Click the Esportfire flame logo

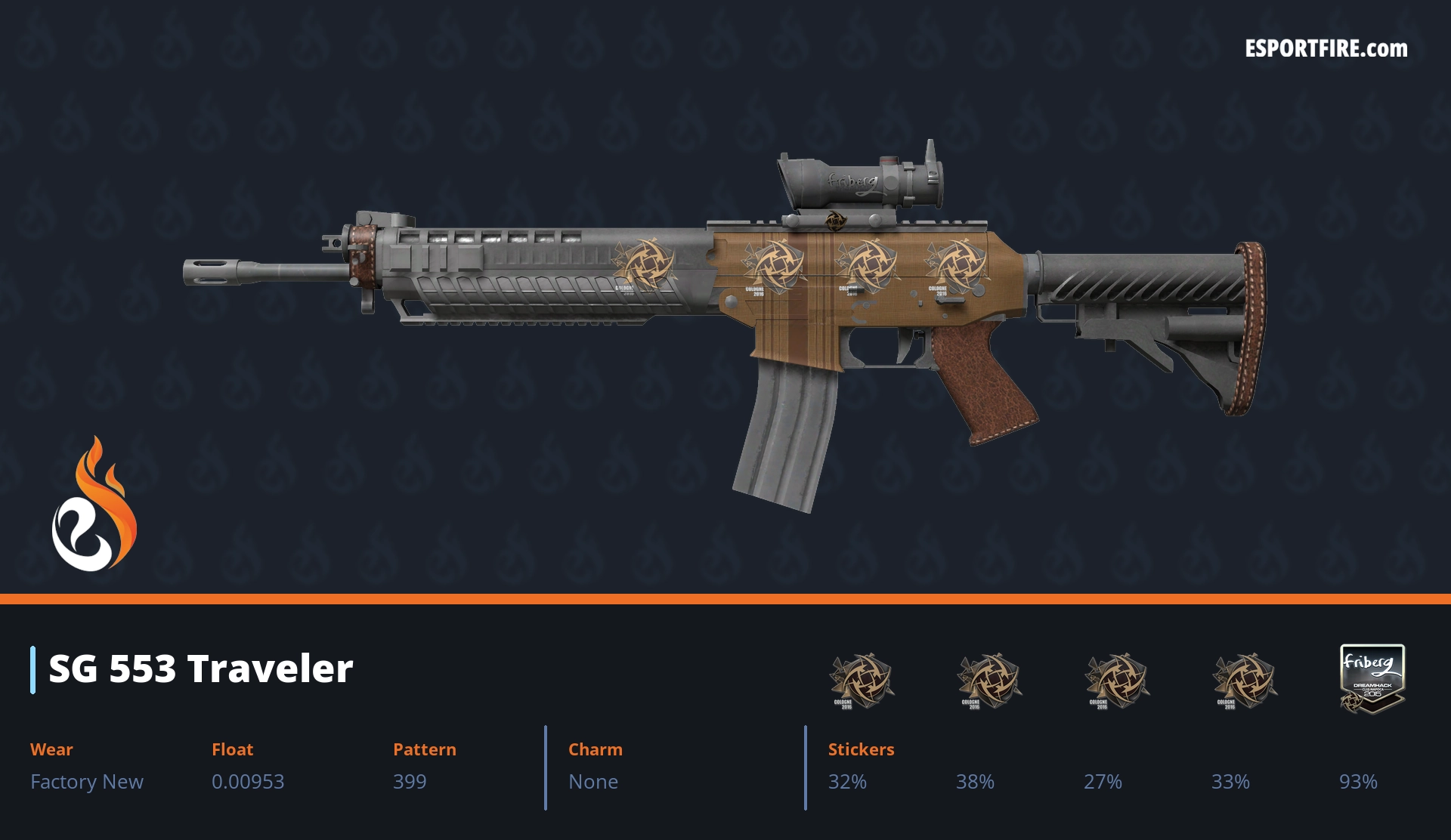(x=94, y=505)
